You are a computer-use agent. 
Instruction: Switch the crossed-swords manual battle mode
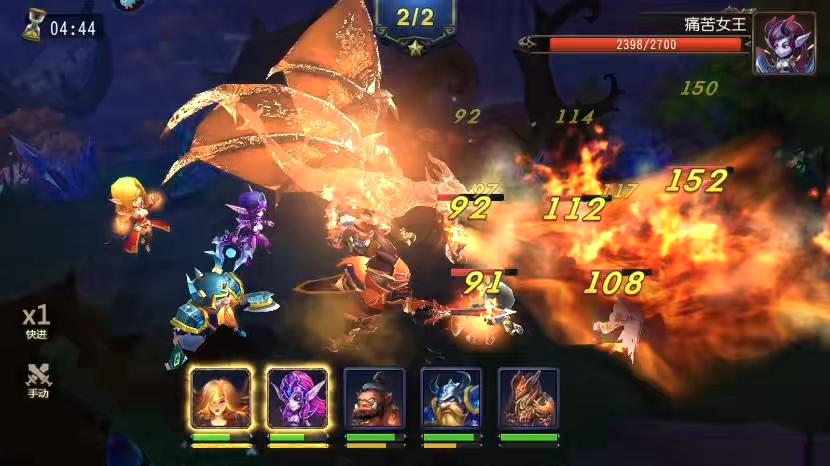(37, 379)
